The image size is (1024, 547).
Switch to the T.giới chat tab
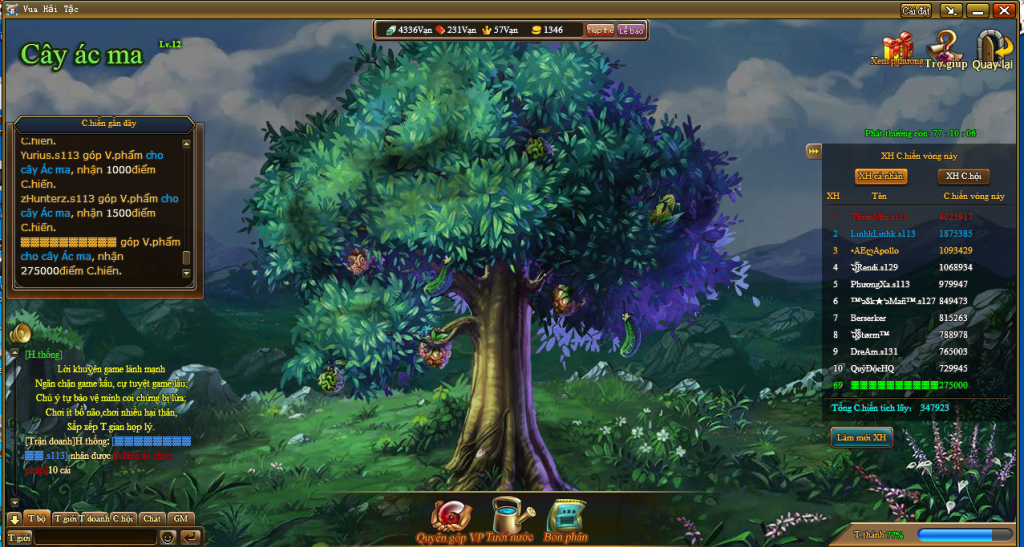pos(66,519)
